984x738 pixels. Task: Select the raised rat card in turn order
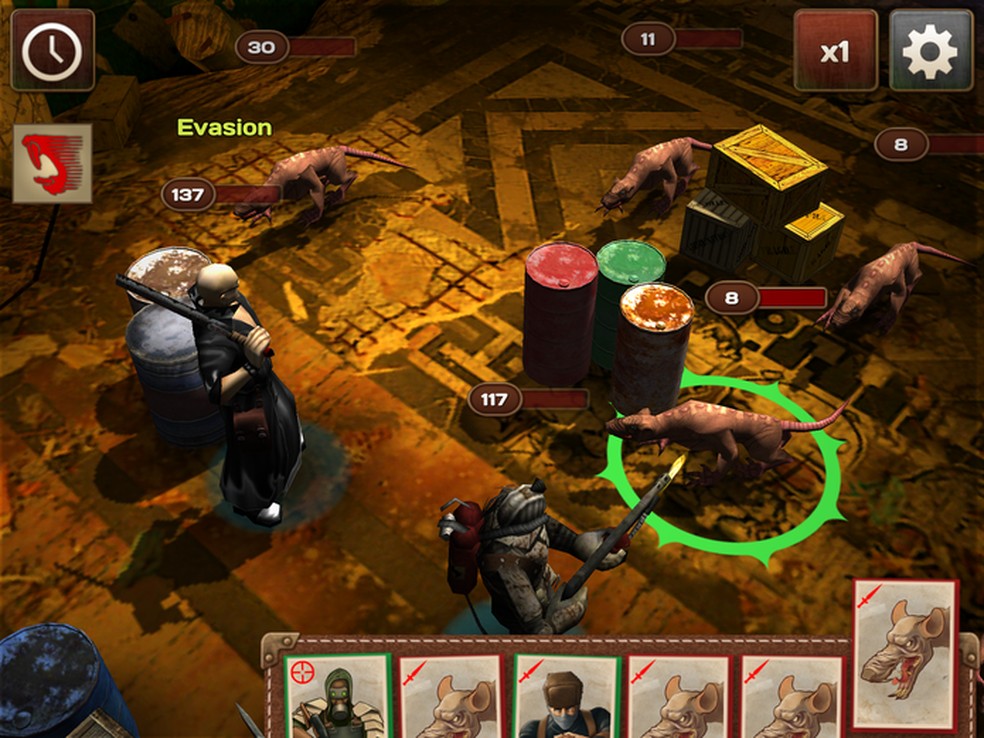[x=905, y=654]
